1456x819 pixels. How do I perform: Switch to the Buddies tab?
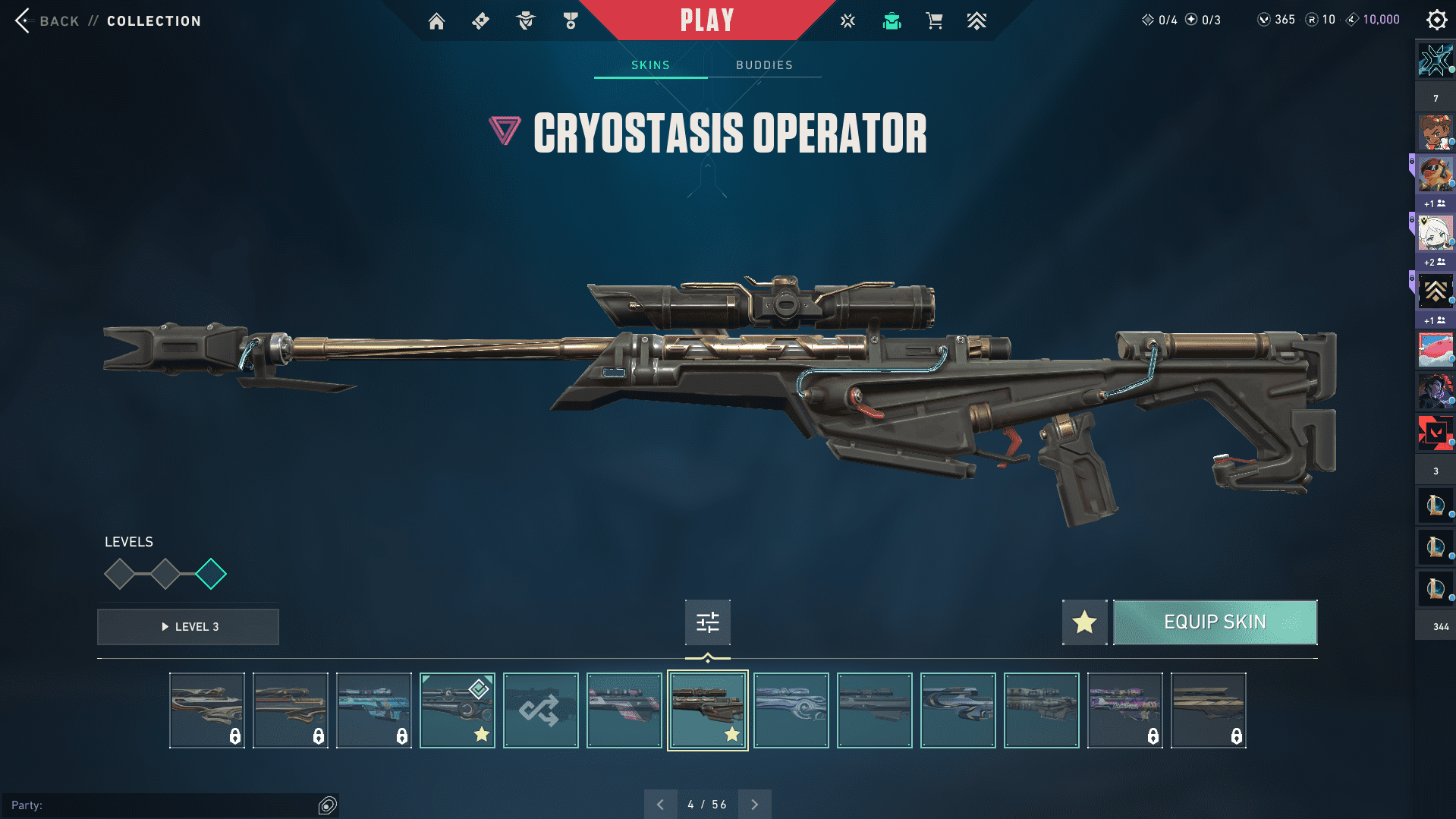pyautogui.click(x=764, y=65)
